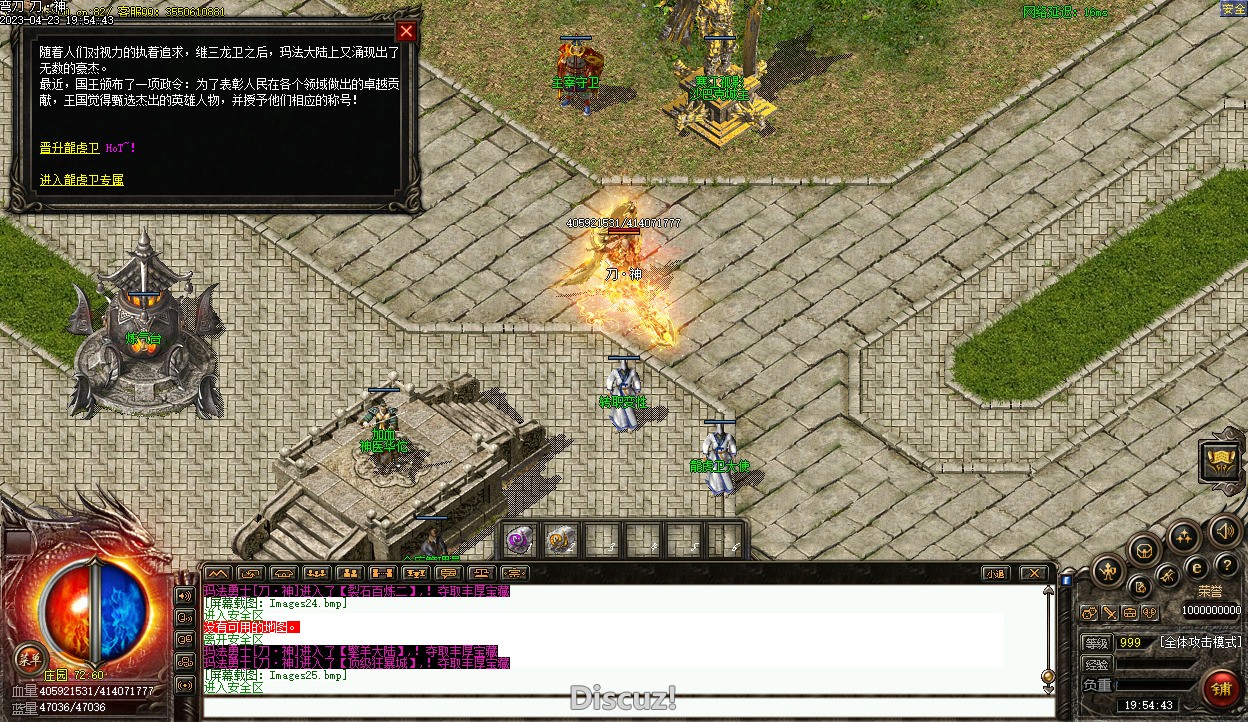The image size is (1248, 722).
Task: Click the 小退 logout button
Action: pyautogui.click(x=994, y=573)
